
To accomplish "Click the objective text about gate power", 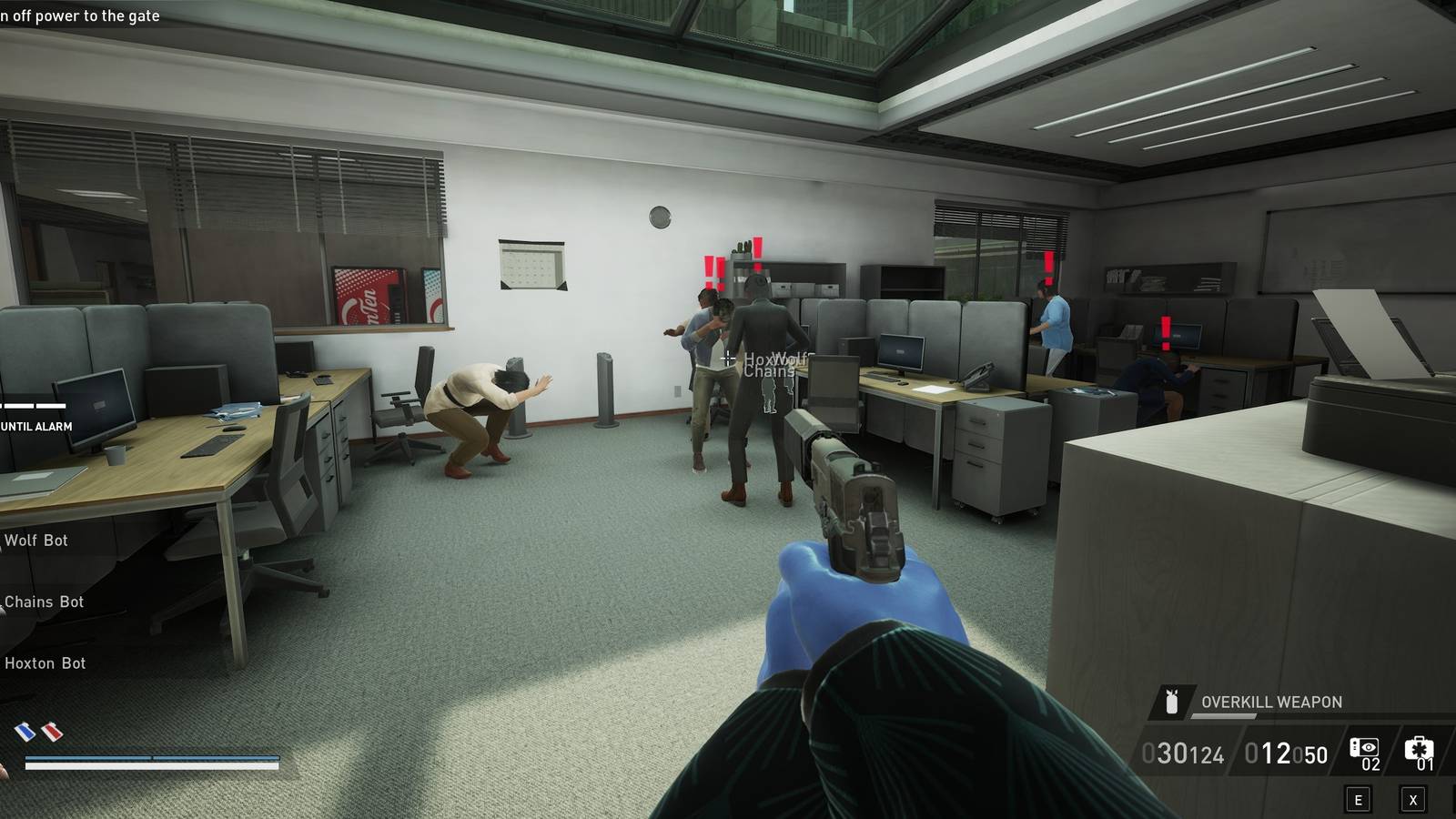I will 82,15.
